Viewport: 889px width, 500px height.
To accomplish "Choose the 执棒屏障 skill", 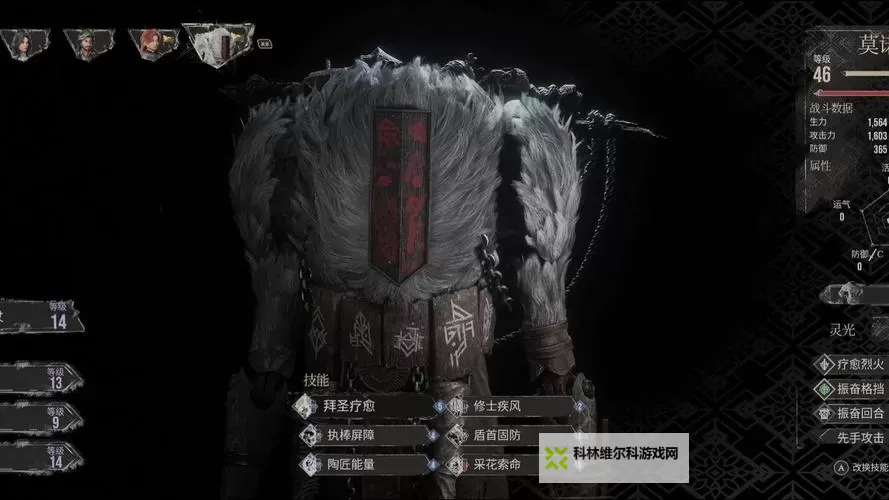I will [x=362, y=435].
